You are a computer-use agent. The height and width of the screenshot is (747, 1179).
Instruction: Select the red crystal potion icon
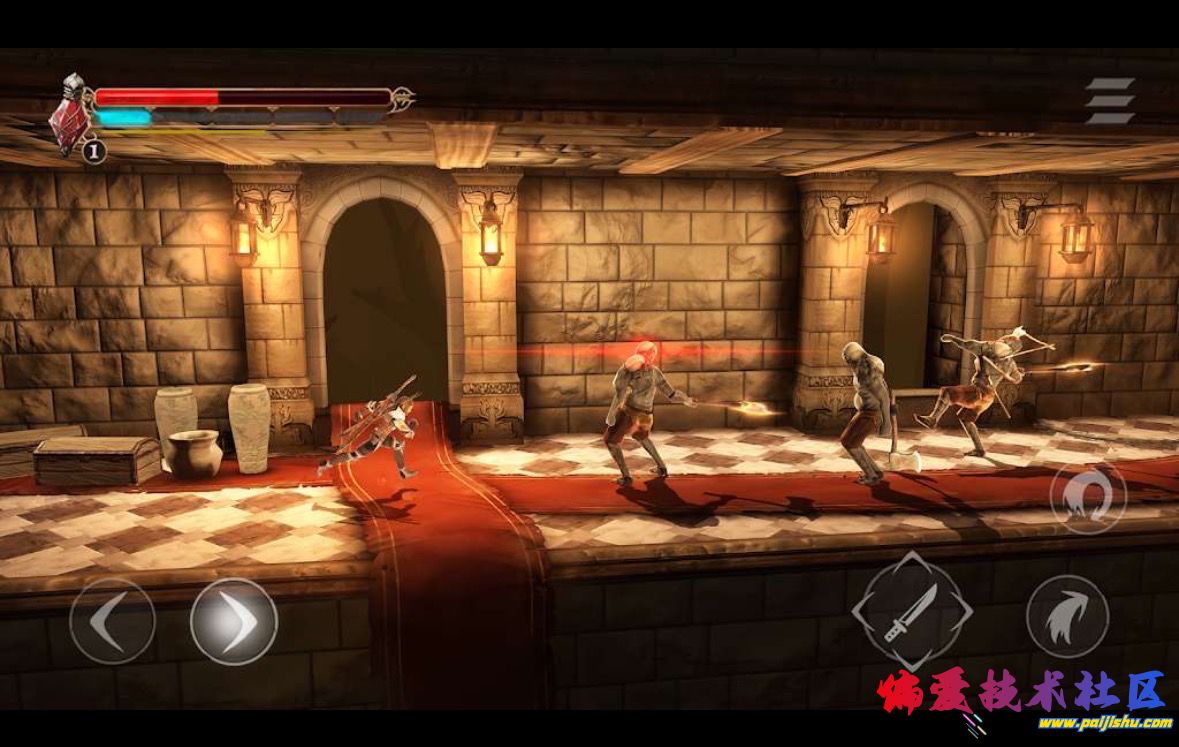click(x=70, y=118)
